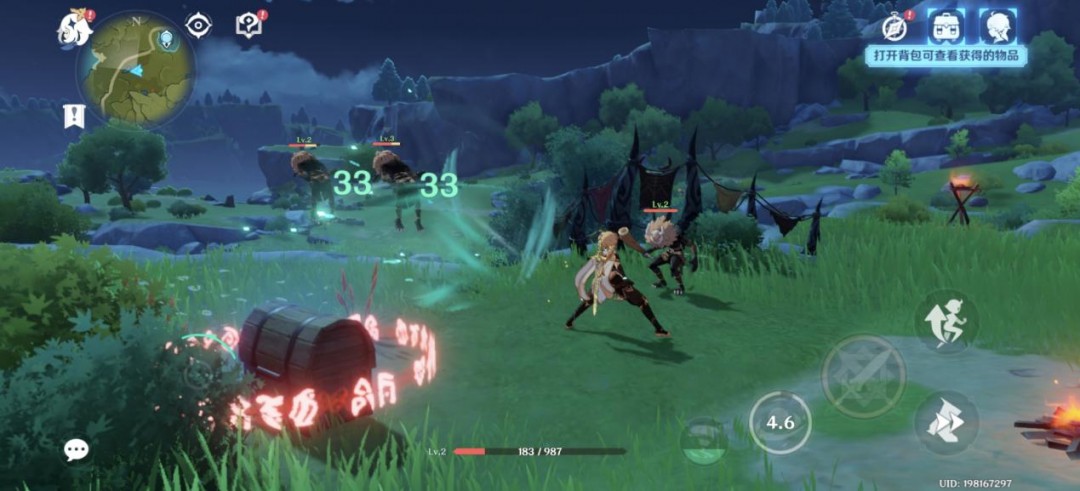Tap the sprint dash button

(x=946, y=422)
